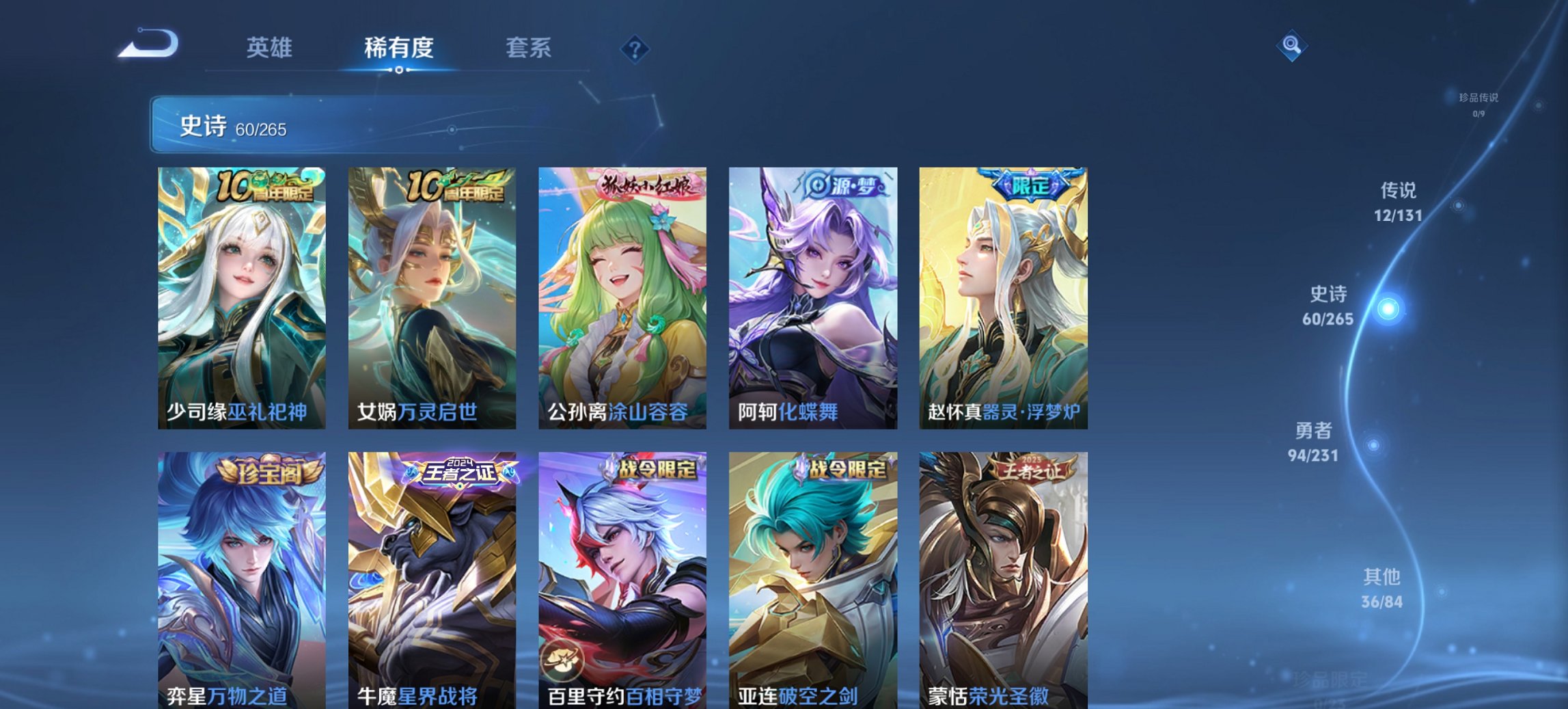Open the search magnifier icon
This screenshot has width=1568, height=709.
click(1290, 44)
